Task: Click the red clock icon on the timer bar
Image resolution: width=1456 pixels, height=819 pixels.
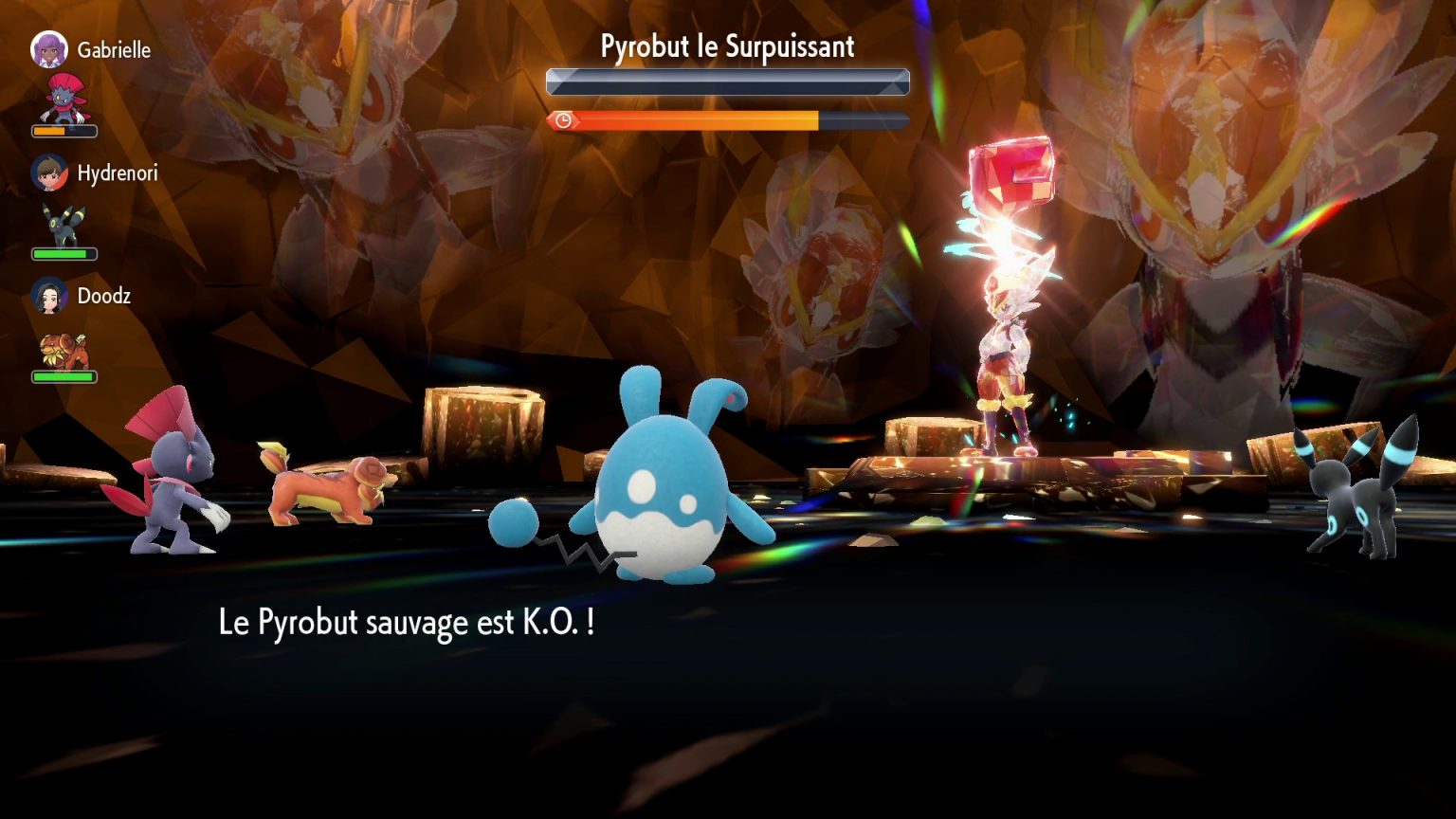Action: point(561,121)
